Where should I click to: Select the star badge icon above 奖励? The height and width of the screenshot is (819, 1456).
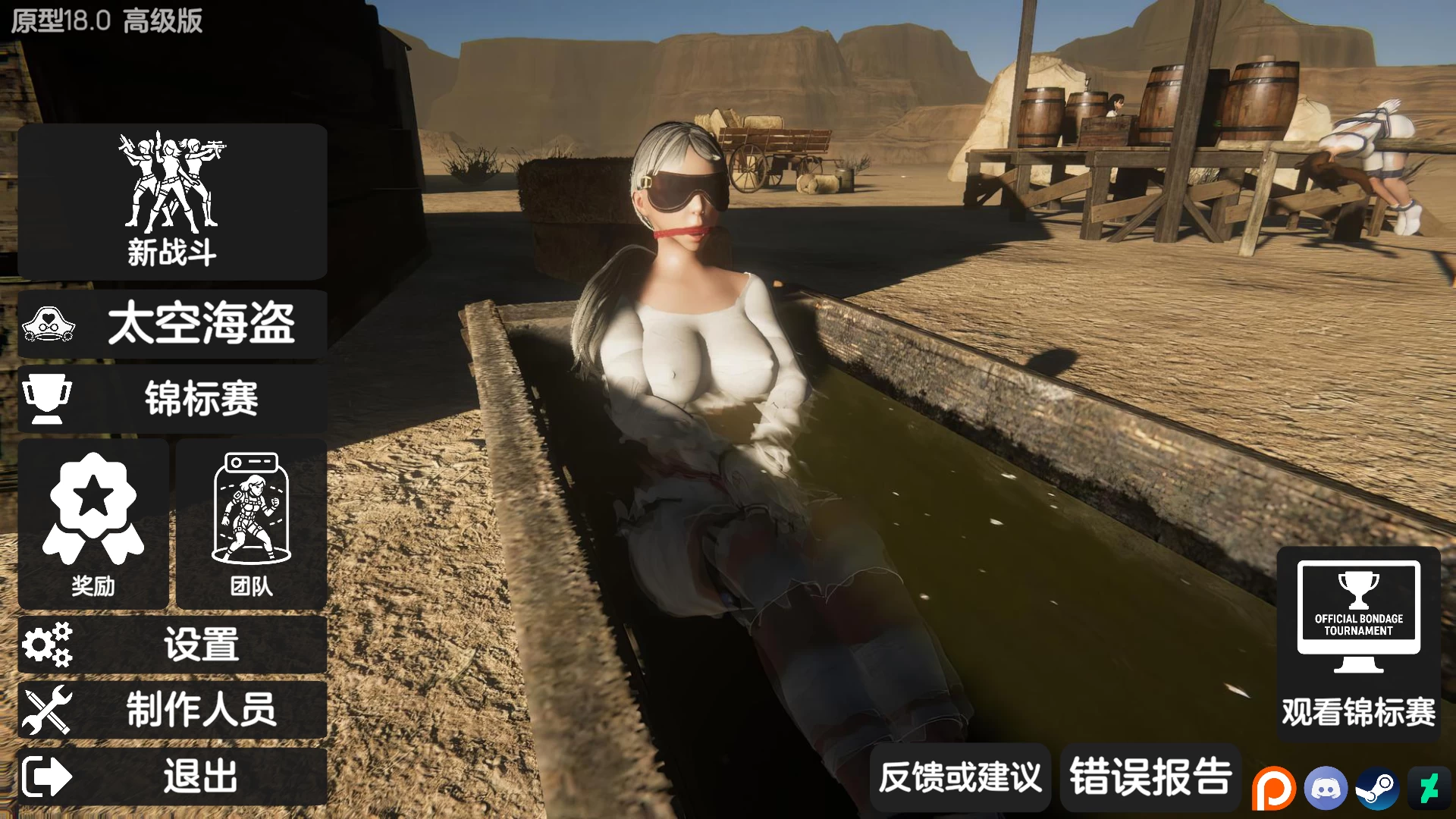93,507
